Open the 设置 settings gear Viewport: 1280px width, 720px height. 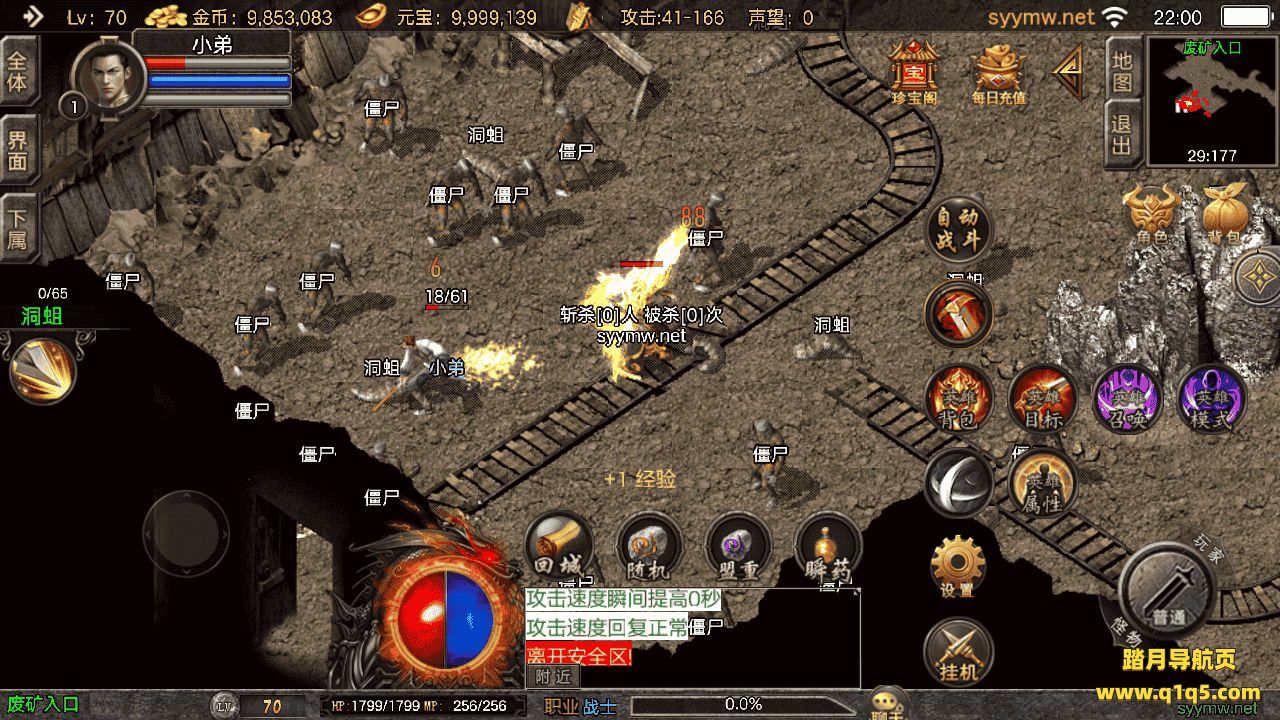tap(957, 566)
